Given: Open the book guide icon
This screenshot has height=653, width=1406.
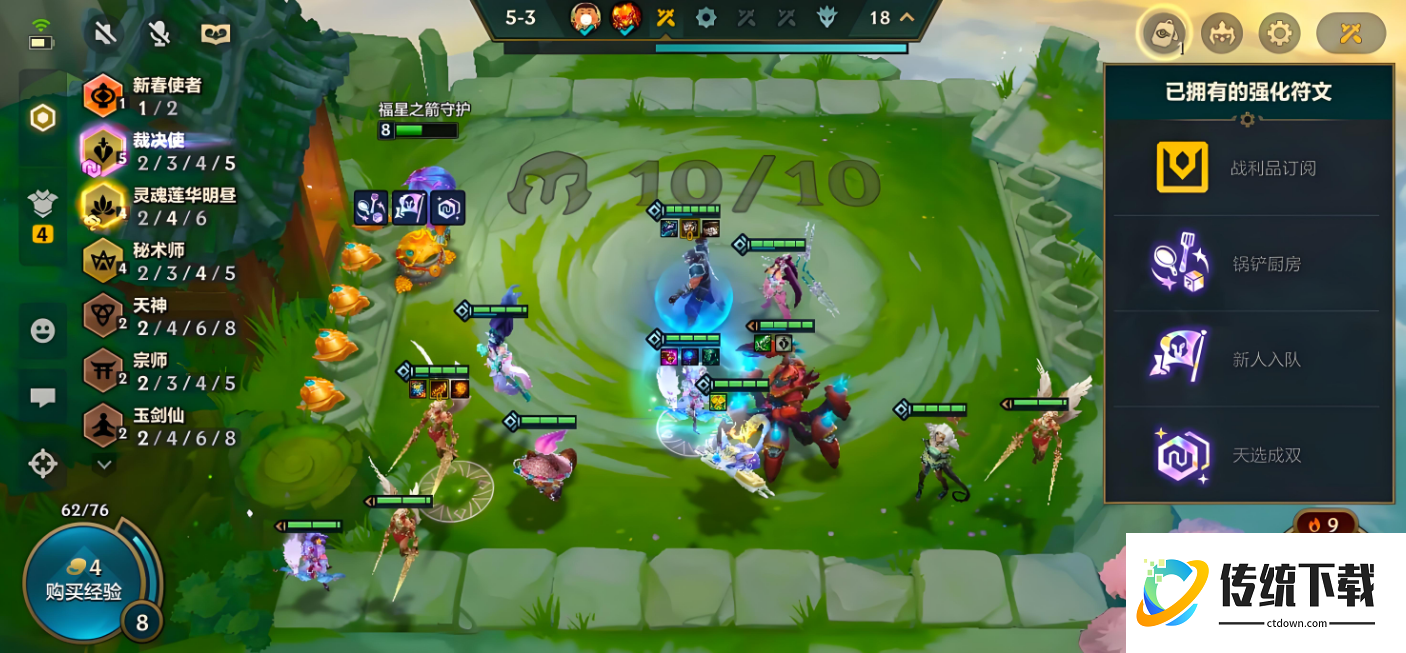Looking at the screenshot, I should [215, 34].
